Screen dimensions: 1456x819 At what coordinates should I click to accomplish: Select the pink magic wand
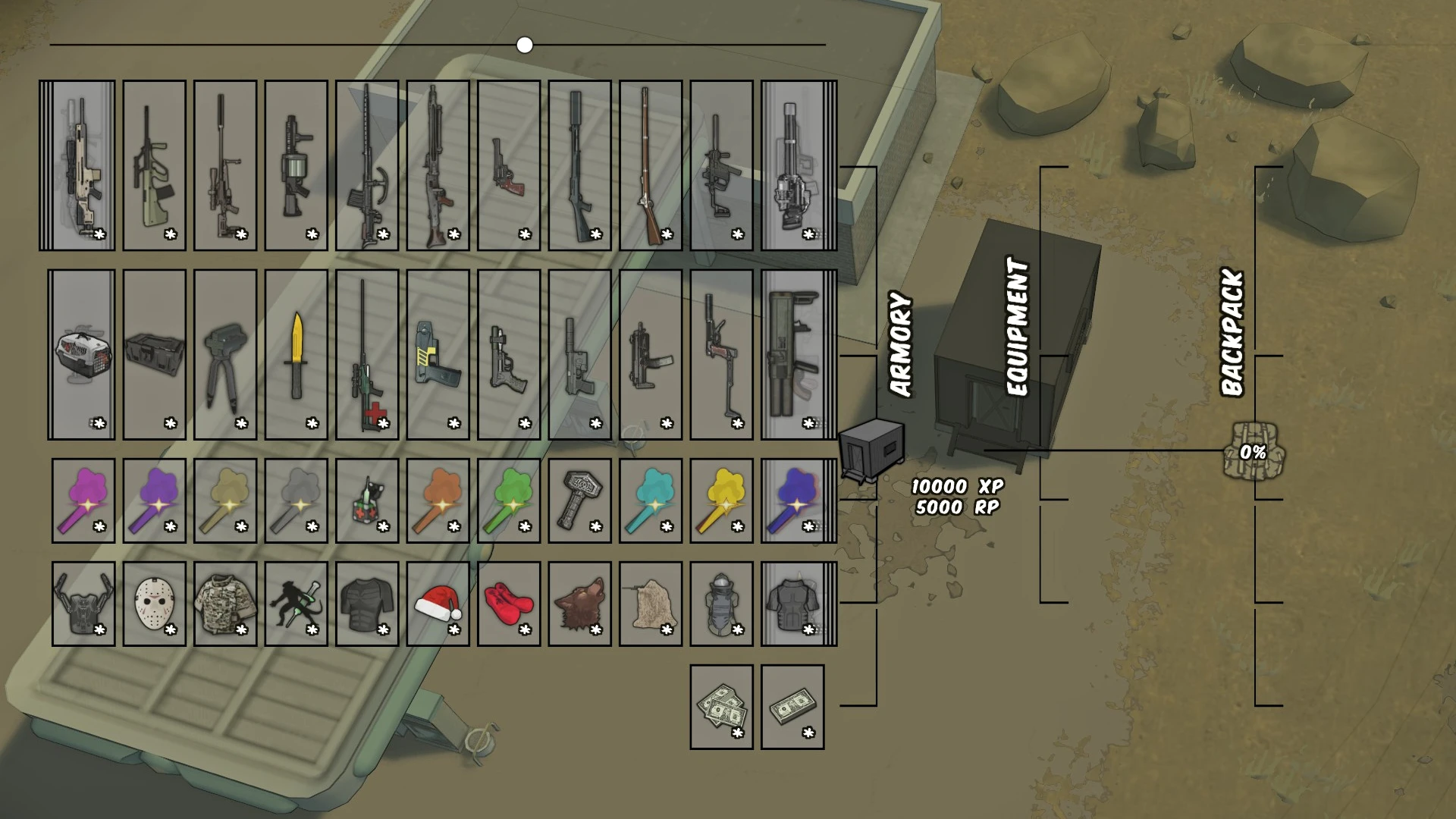coord(83,499)
